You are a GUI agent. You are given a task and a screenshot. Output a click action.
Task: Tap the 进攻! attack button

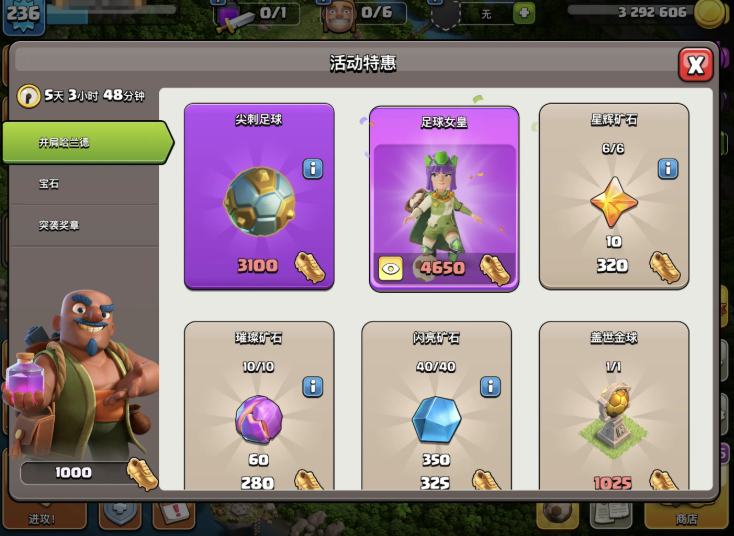[x=42, y=512]
